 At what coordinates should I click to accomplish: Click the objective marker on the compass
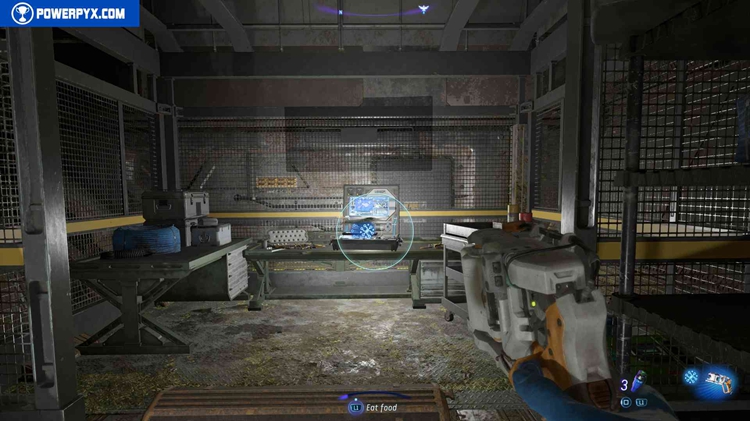pos(423,9)
